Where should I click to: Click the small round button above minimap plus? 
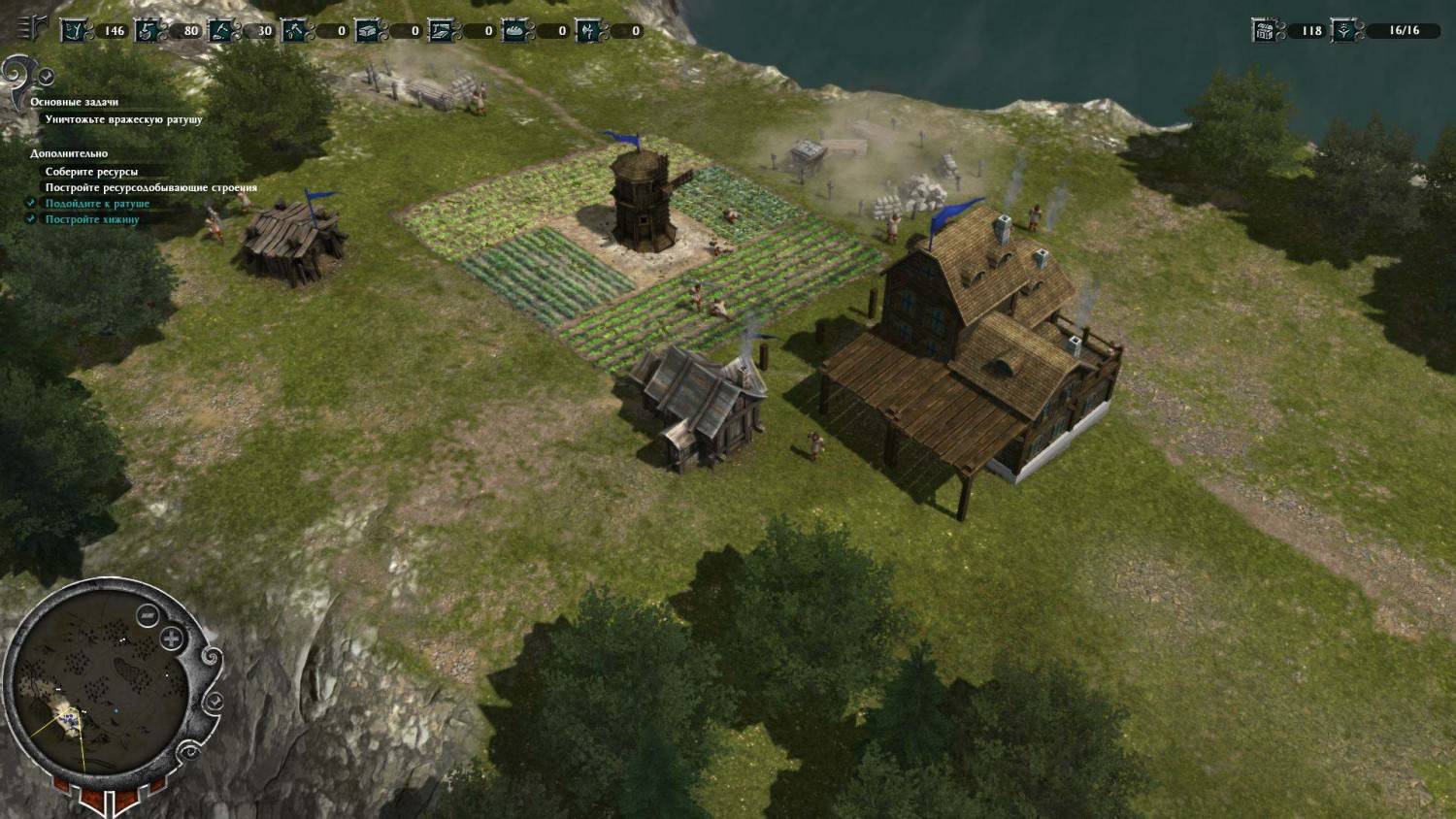tap(148, 615)
